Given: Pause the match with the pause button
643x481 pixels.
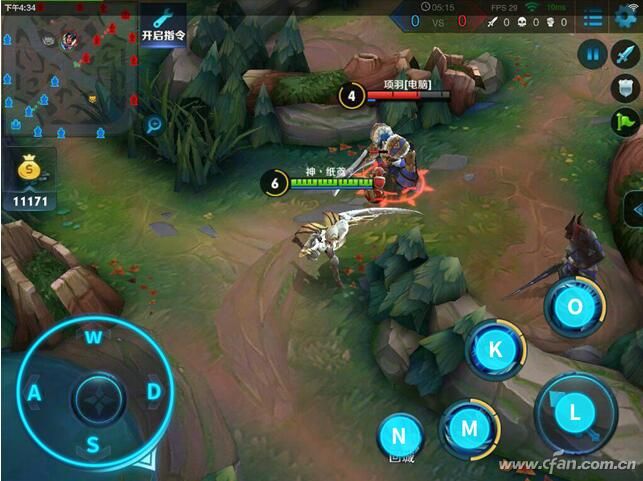Looking at the screenshot, I should click(x=594, y=54).
